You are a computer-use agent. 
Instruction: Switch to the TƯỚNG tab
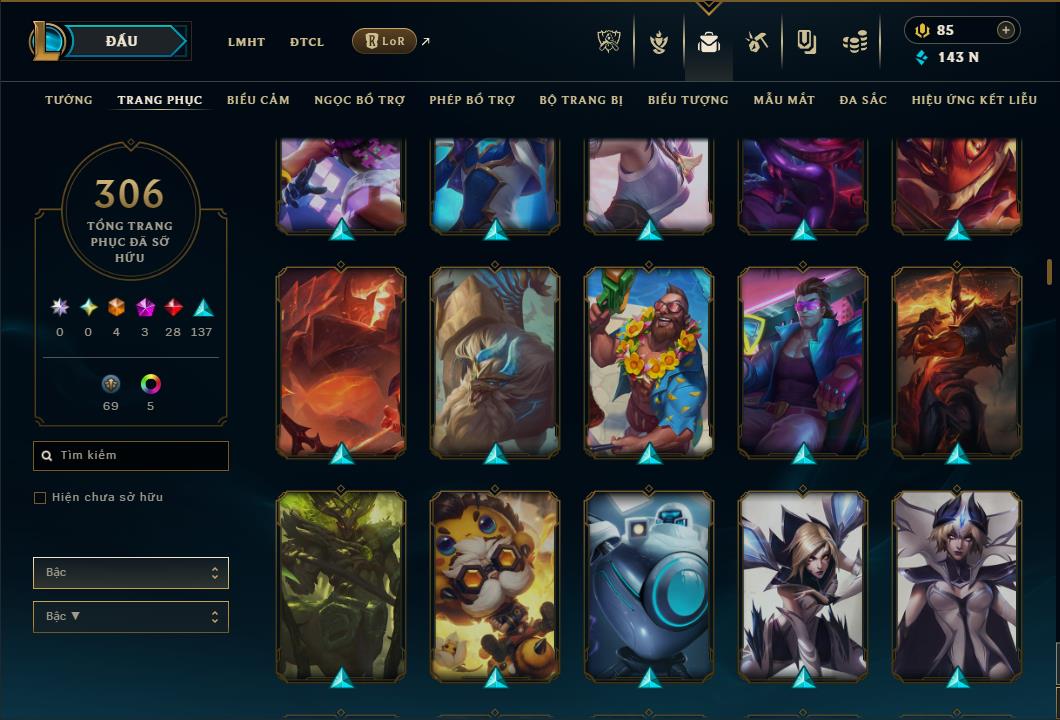tap(69, 100)
